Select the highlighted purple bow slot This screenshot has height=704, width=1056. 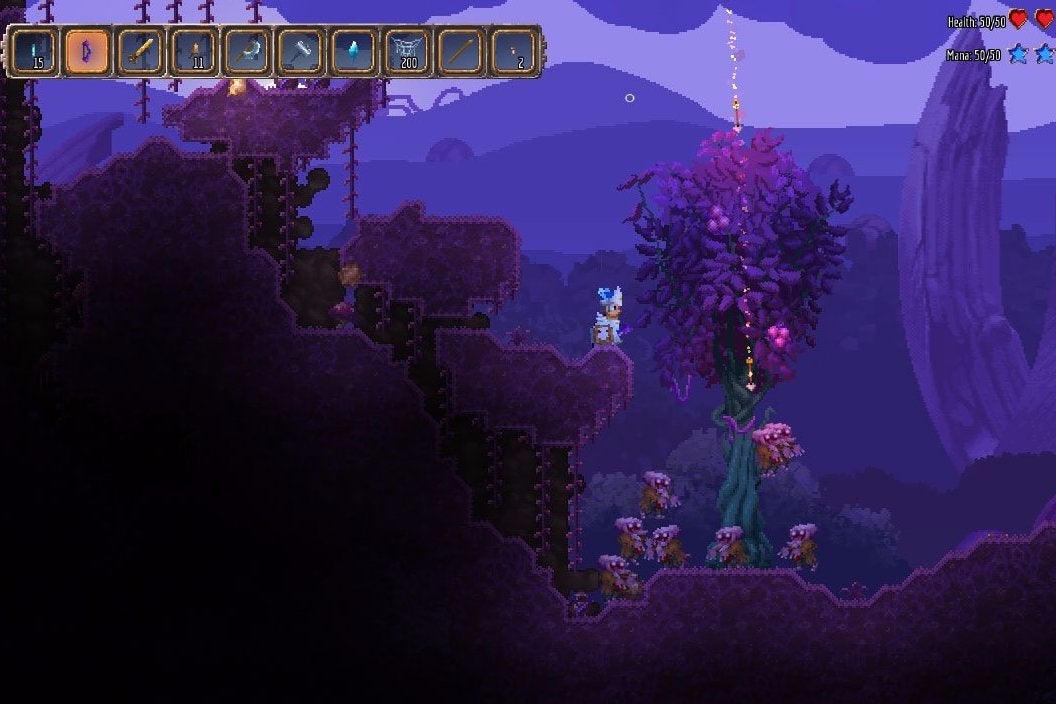87,52
